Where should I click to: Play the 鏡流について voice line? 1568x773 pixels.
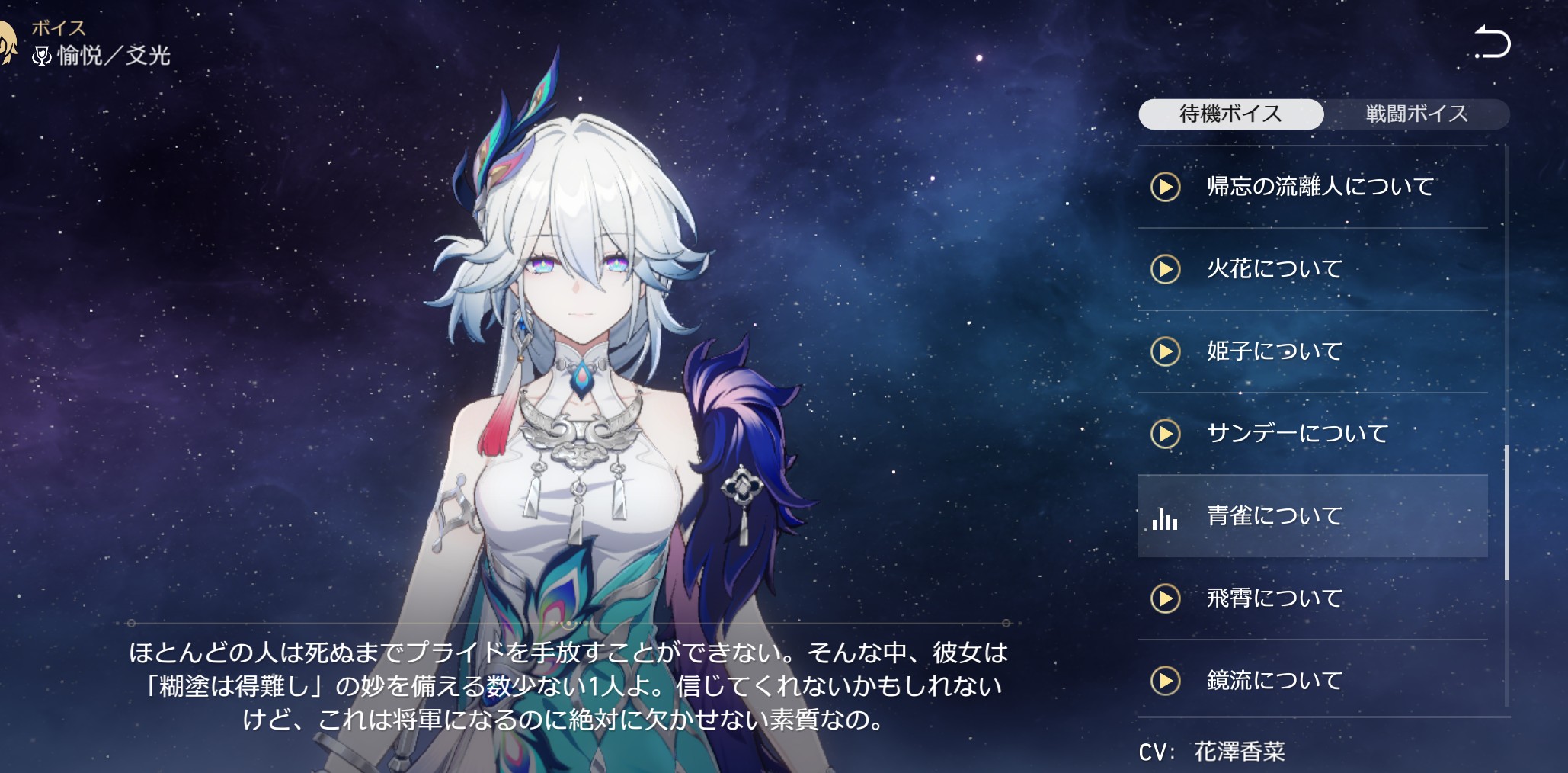click(x=1166, y=681)
